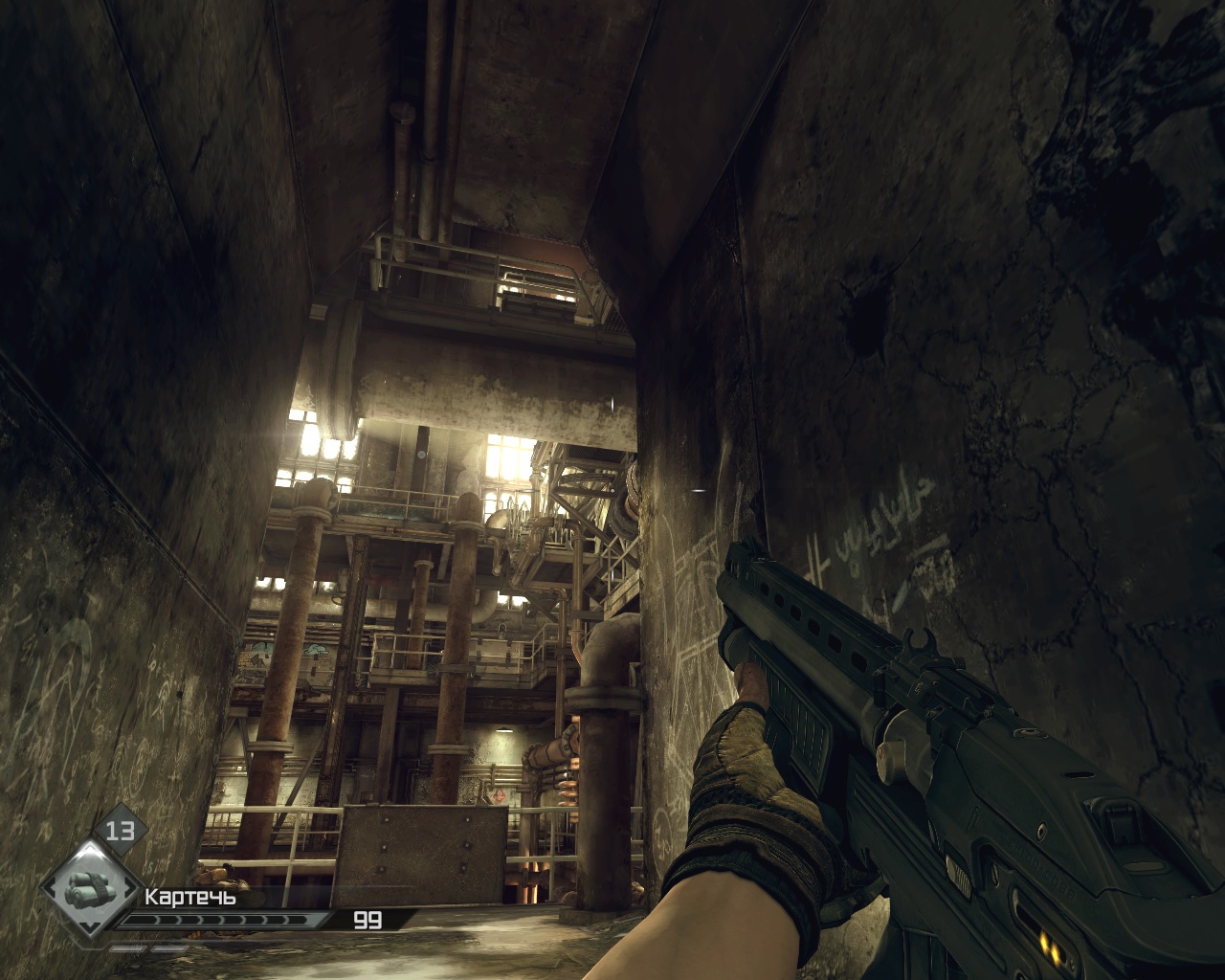Select the Картечь buckshot ammo icon
The width and height of the screenshot is (1225, 980).
tap(88, 887)
